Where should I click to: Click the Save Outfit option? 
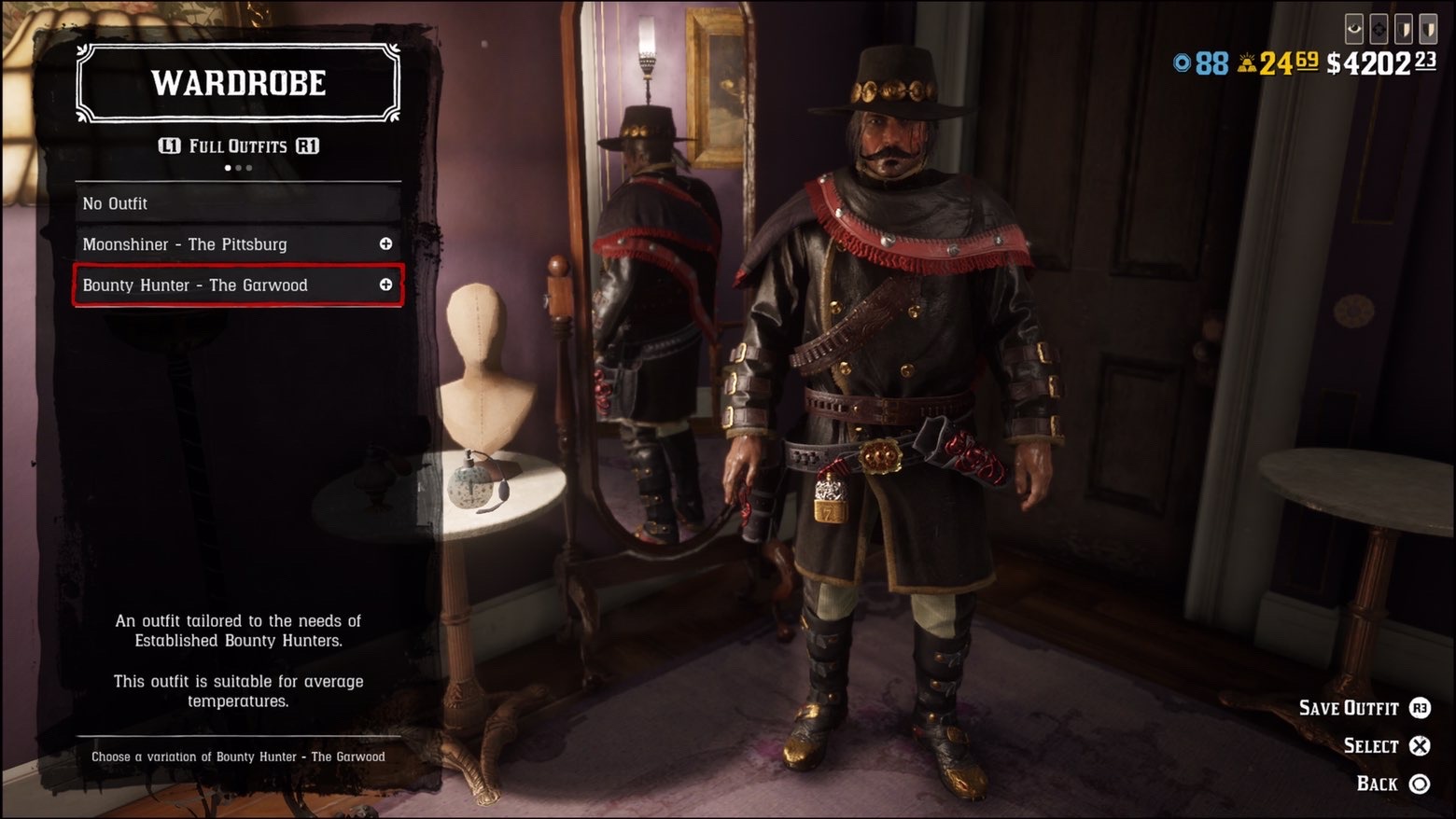(1349, 708)
